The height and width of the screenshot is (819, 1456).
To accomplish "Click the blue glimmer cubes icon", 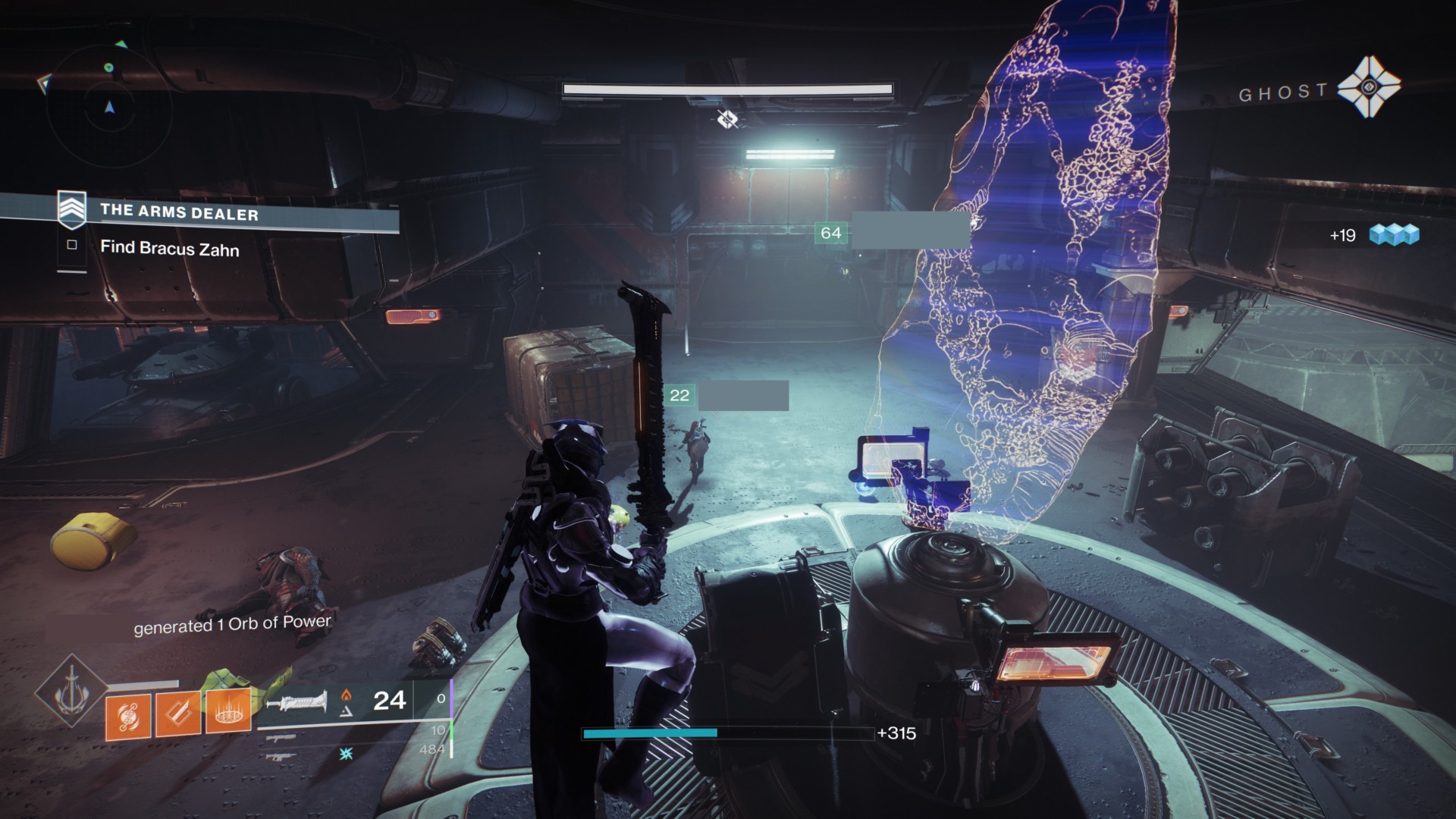I will 1395,235.
